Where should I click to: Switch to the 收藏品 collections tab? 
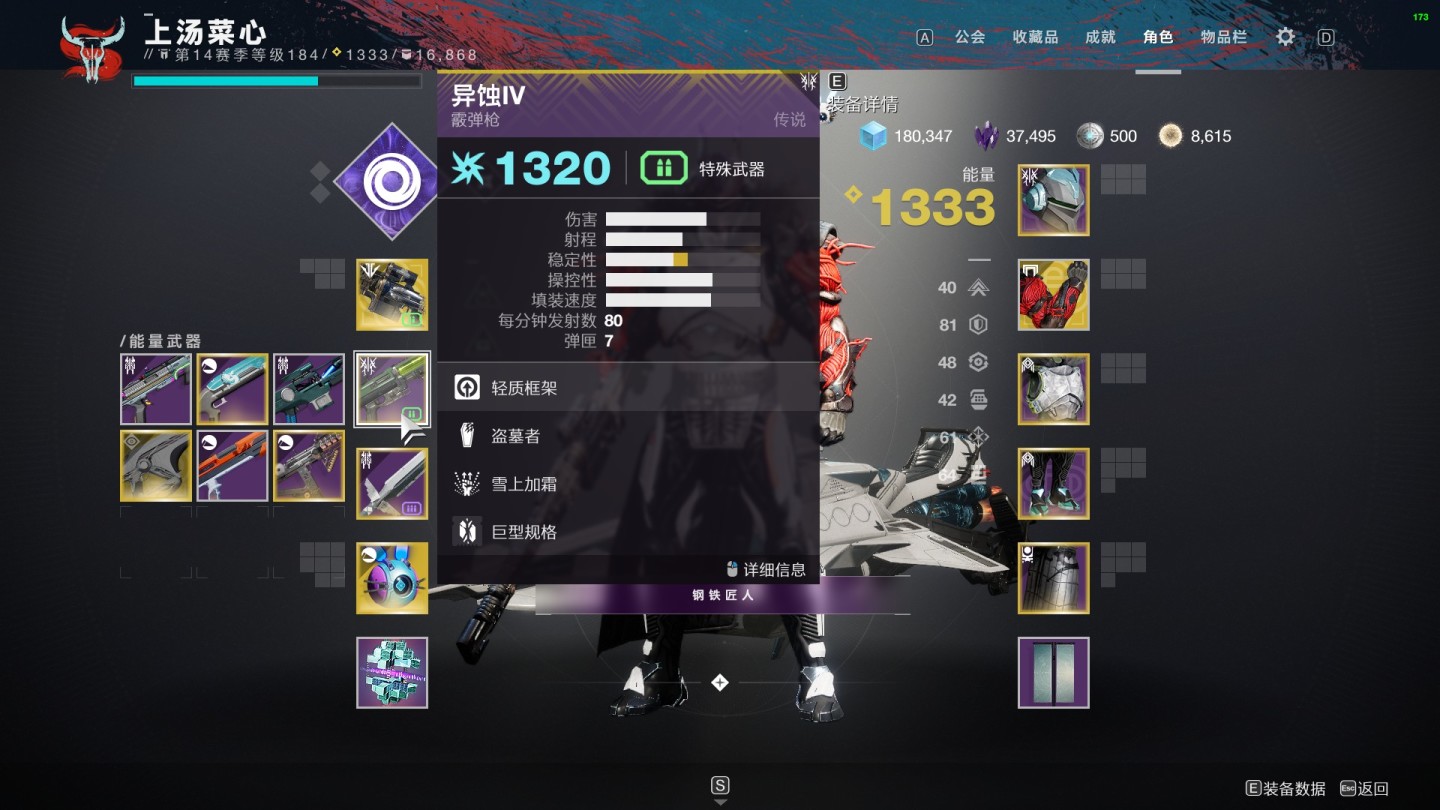coord(1035,37)
